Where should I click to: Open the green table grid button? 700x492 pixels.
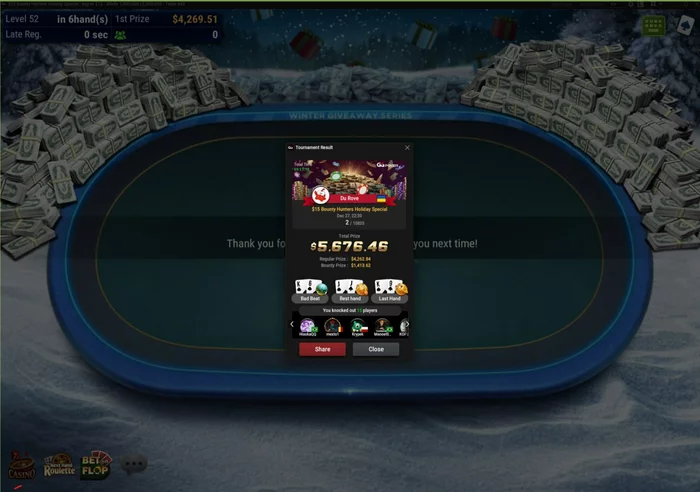coord(655,24)
